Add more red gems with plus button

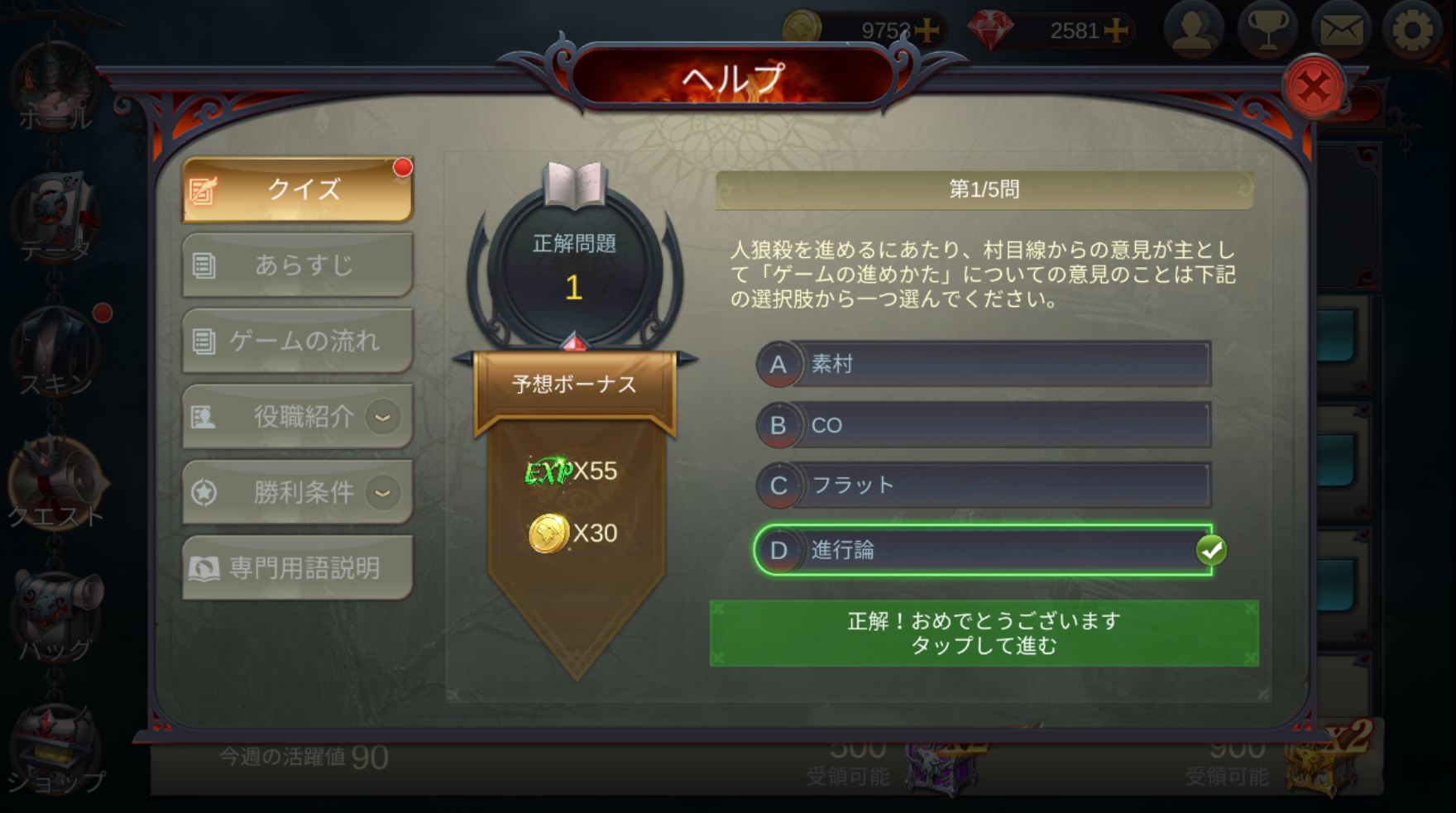(1116, 31)
